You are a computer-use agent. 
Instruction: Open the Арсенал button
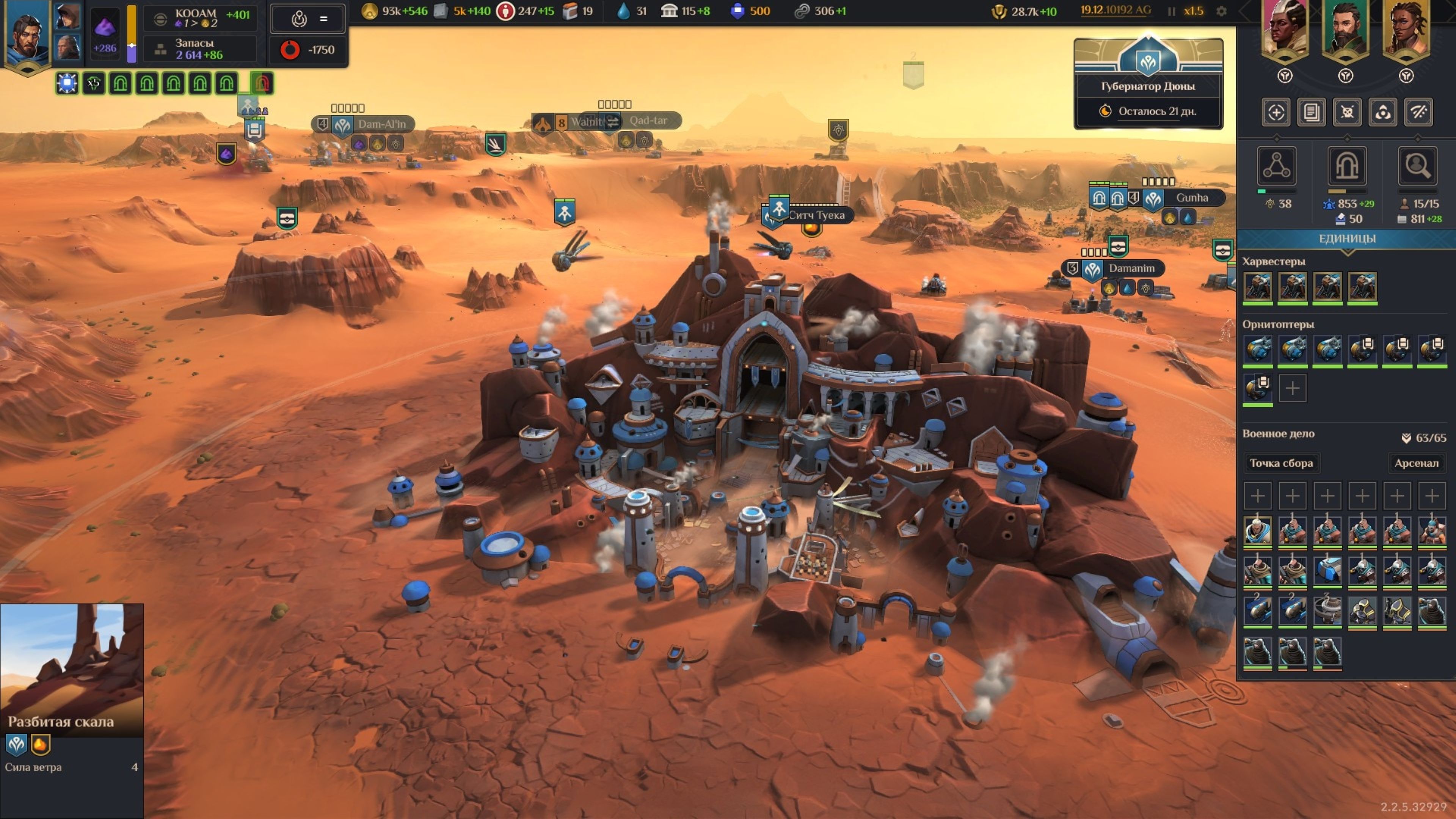[1416, 463]
